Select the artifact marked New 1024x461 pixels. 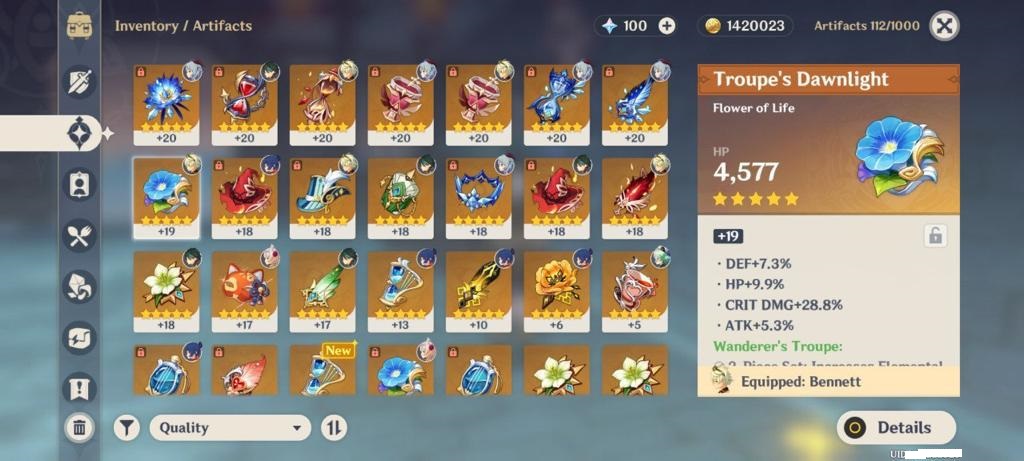coord(322,372)
